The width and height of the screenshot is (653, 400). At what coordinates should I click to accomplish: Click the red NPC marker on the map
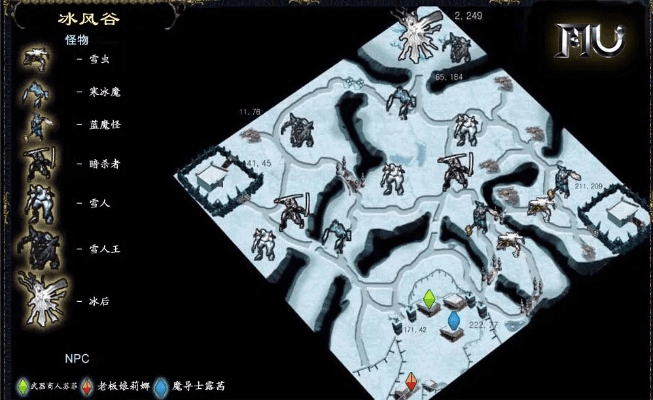pos(410,382)
